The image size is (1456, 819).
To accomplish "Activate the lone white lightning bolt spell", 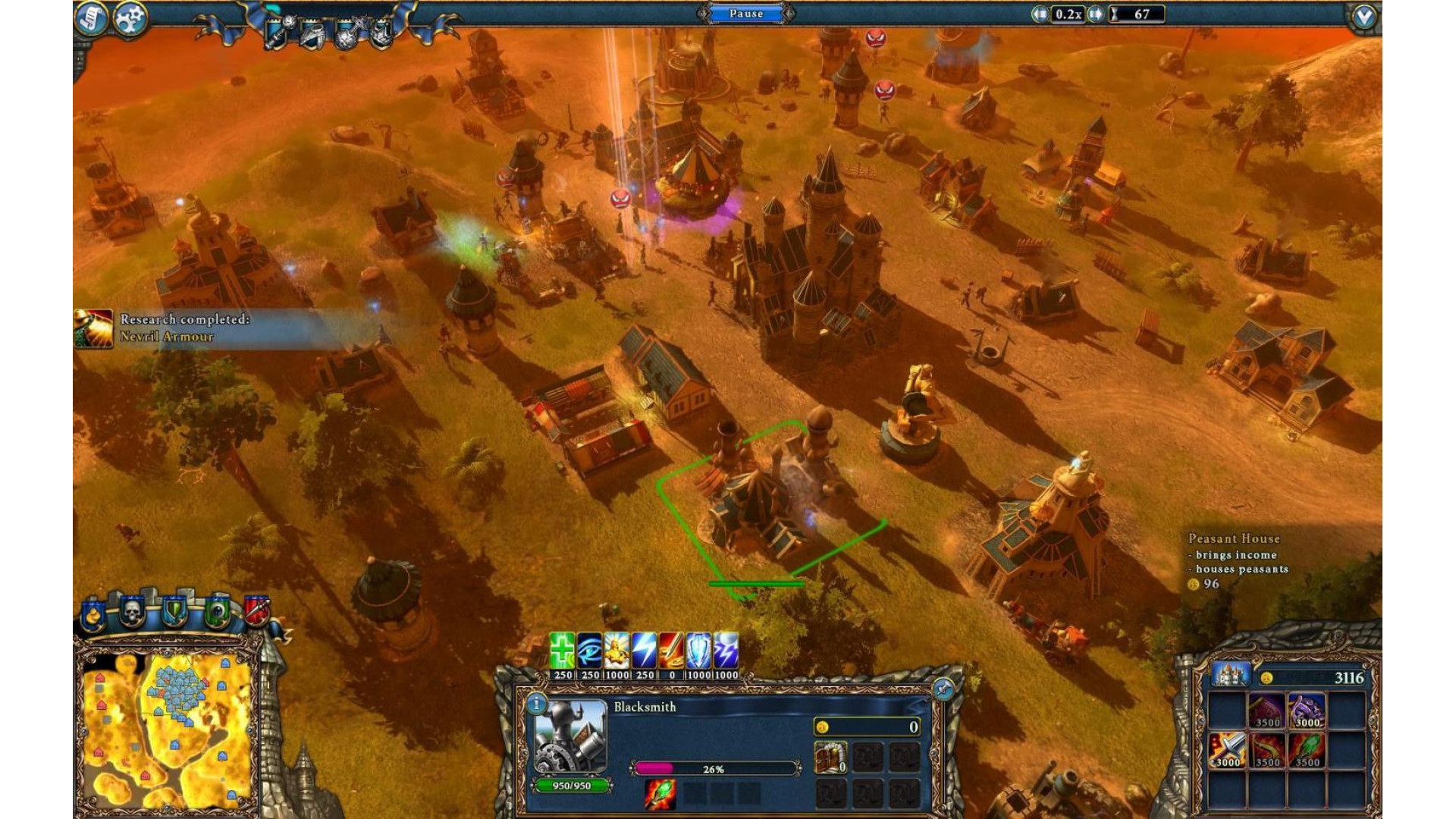I will (645, 650).
